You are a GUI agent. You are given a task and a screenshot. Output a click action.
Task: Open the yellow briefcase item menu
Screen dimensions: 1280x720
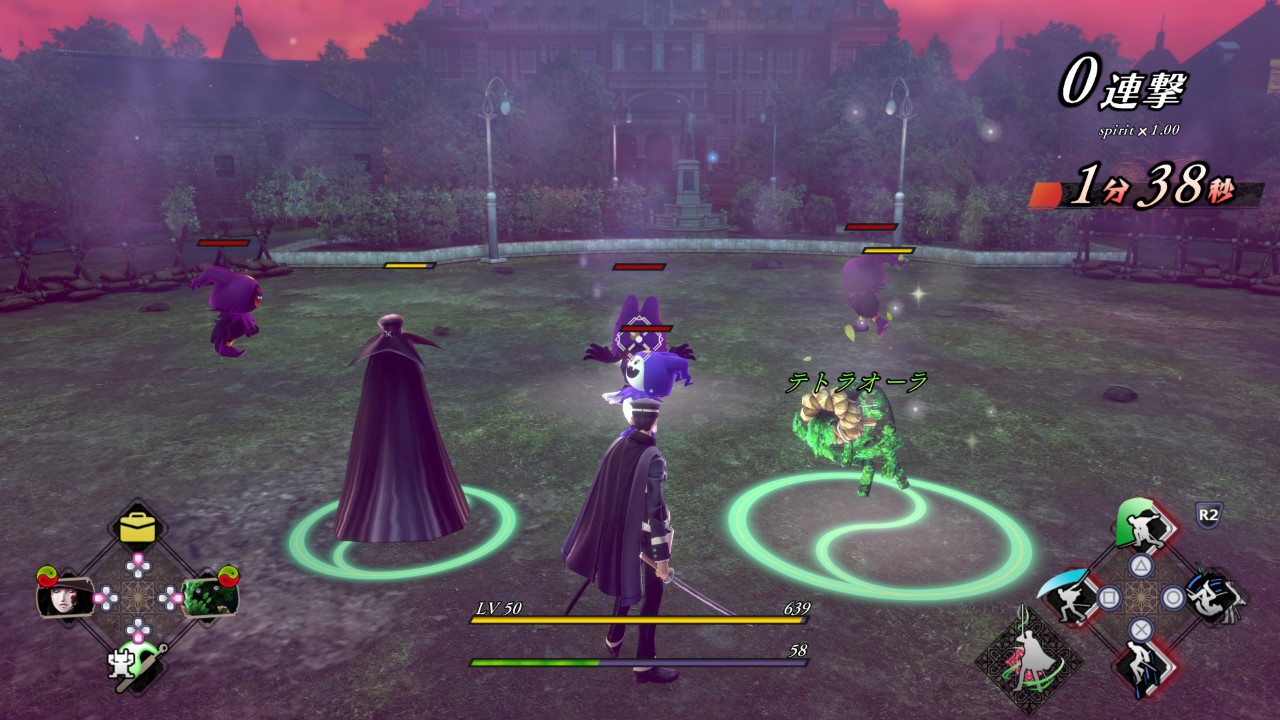138,527
